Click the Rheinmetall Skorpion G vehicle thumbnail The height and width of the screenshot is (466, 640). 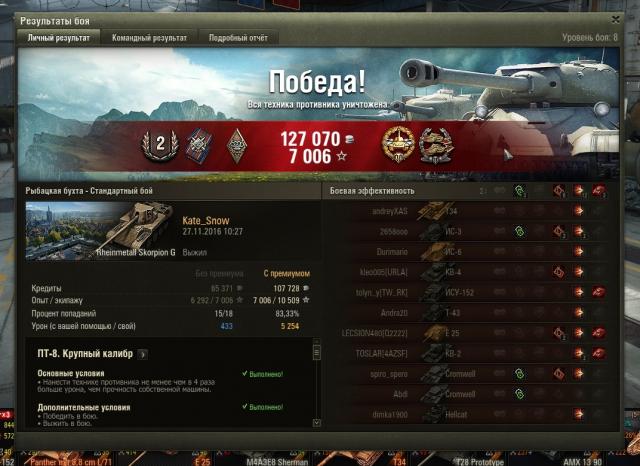coord(100,230)
